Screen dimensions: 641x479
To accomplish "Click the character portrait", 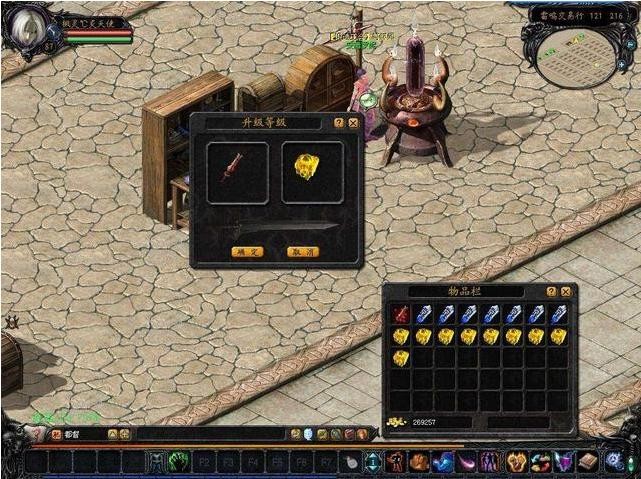I will [30, 27].
